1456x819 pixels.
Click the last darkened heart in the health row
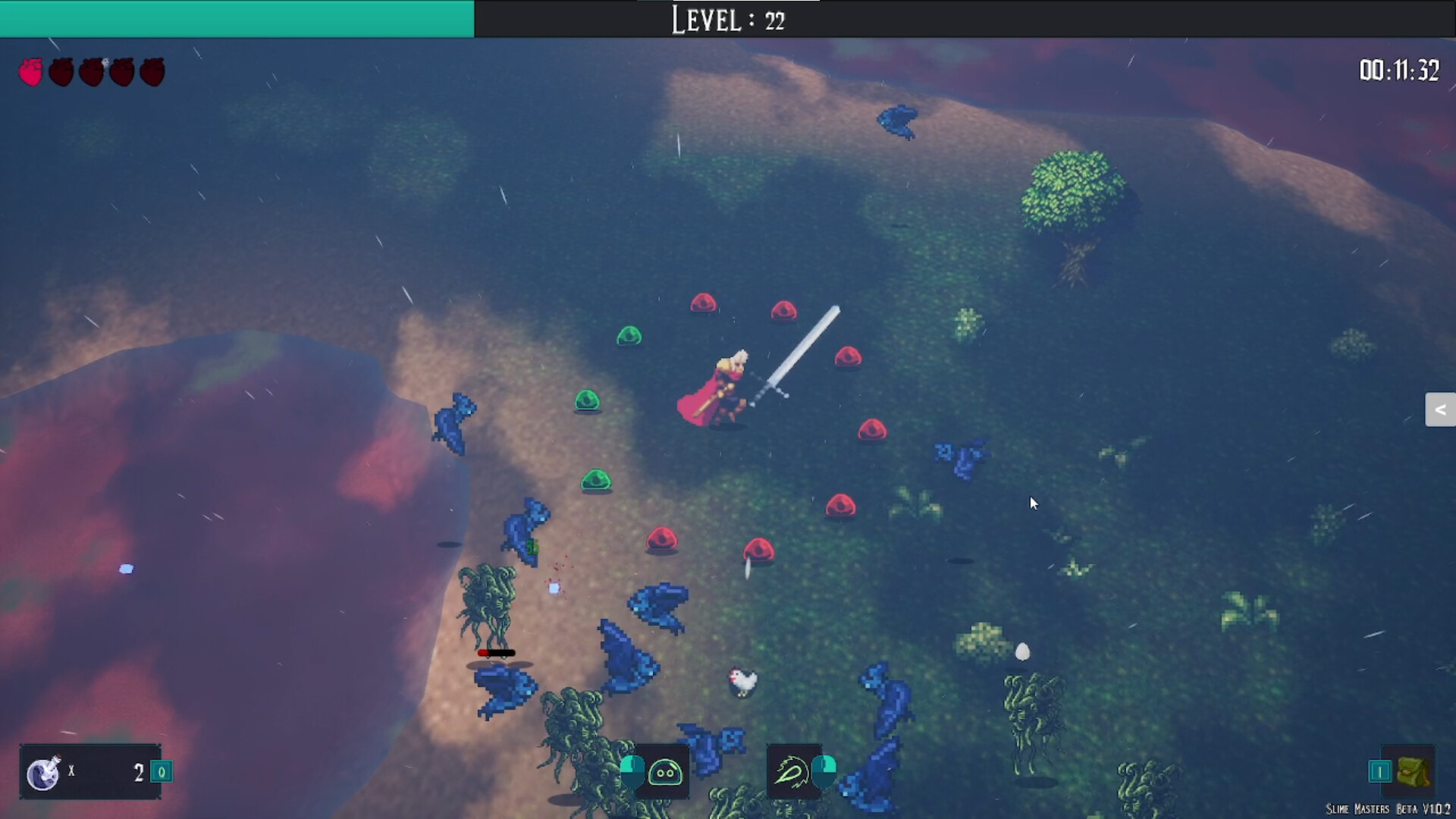(x=151, y=71)
